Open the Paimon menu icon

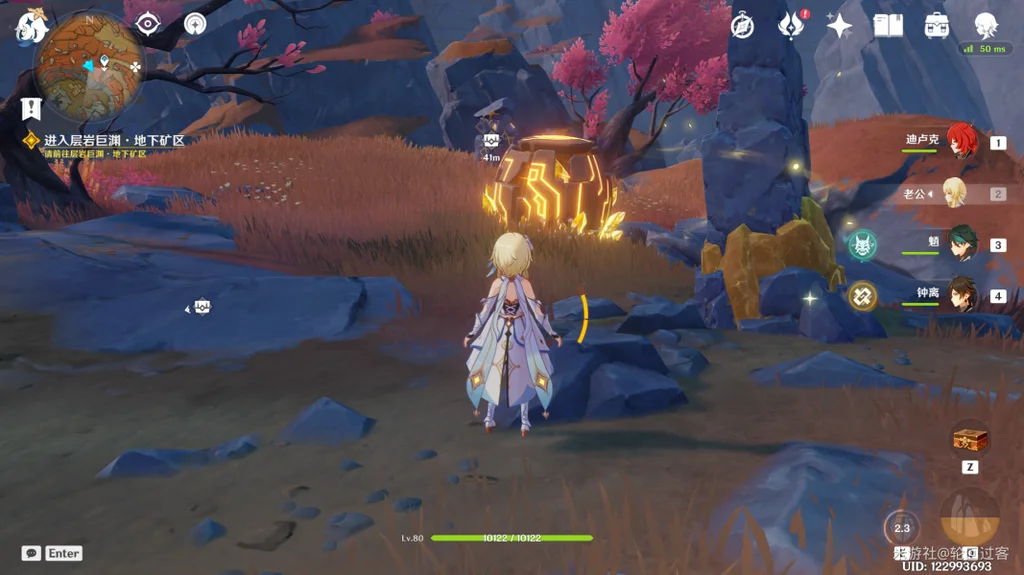(31, 27)
